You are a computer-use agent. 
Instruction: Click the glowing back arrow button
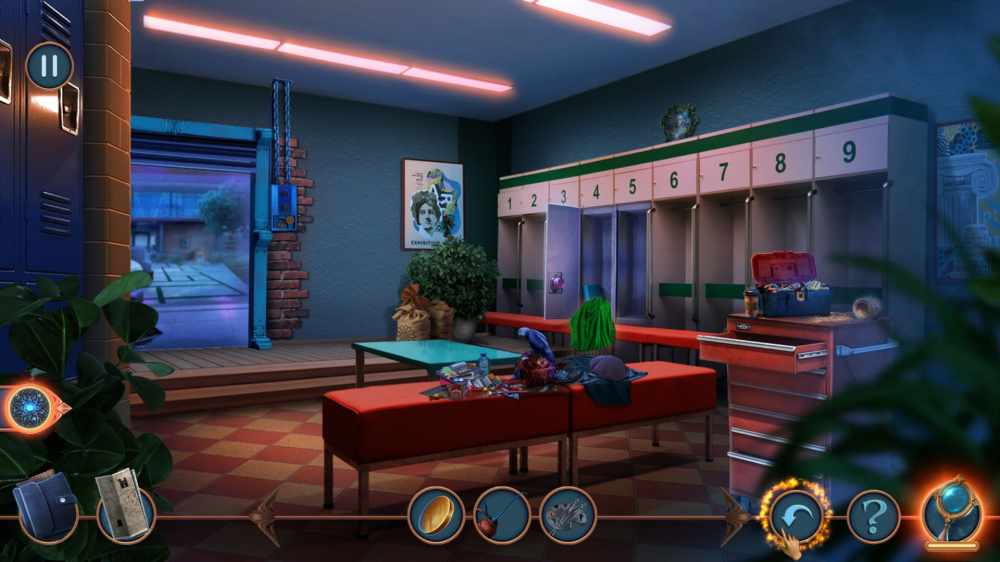796,515
